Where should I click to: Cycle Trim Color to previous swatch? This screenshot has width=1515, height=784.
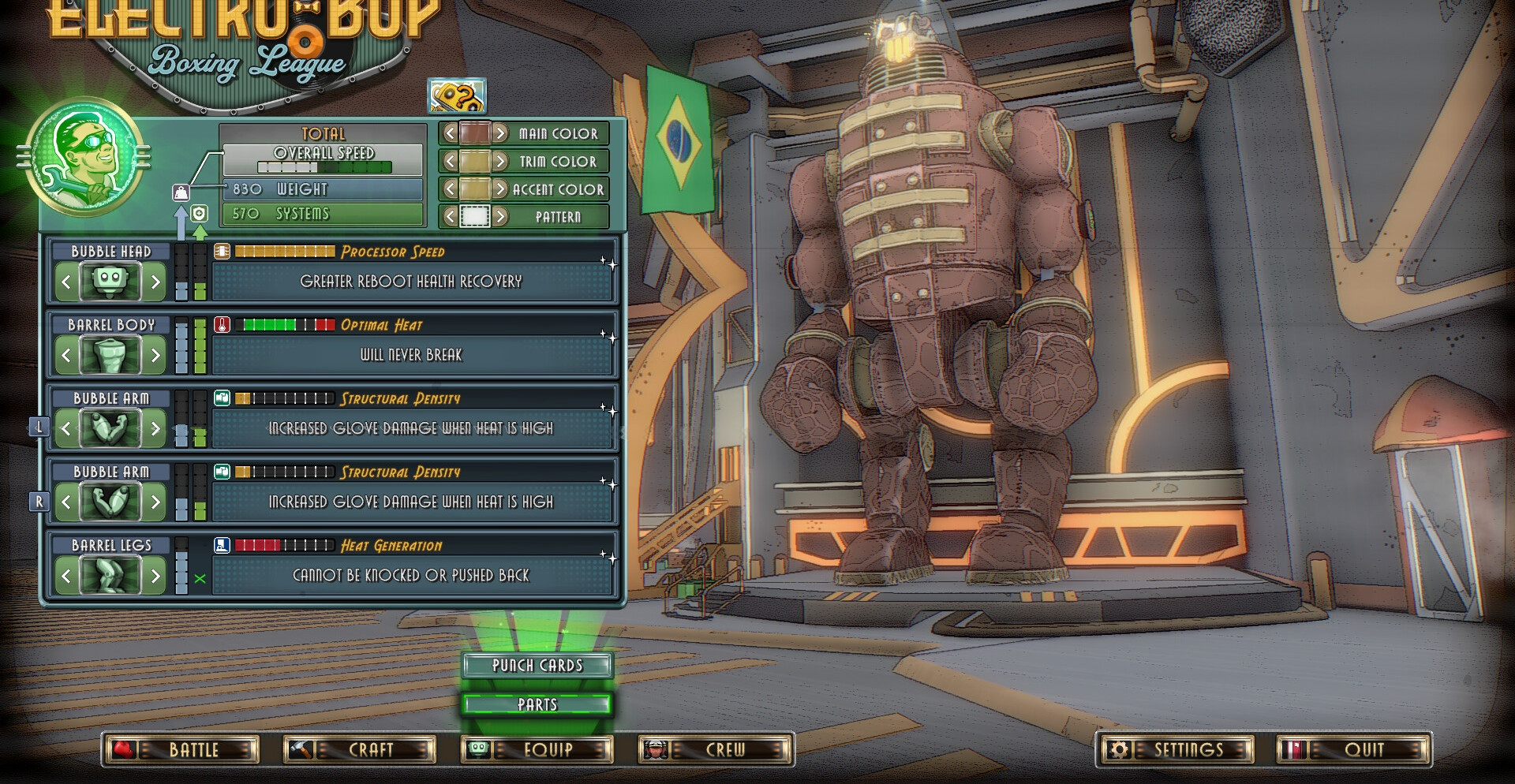click(450, 162)
